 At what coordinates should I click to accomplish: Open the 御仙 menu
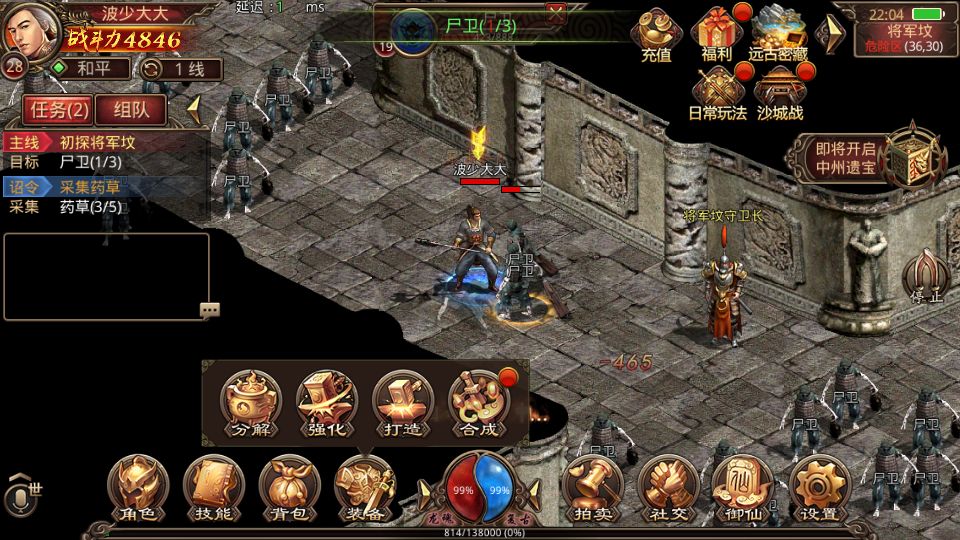coord(743,487)
